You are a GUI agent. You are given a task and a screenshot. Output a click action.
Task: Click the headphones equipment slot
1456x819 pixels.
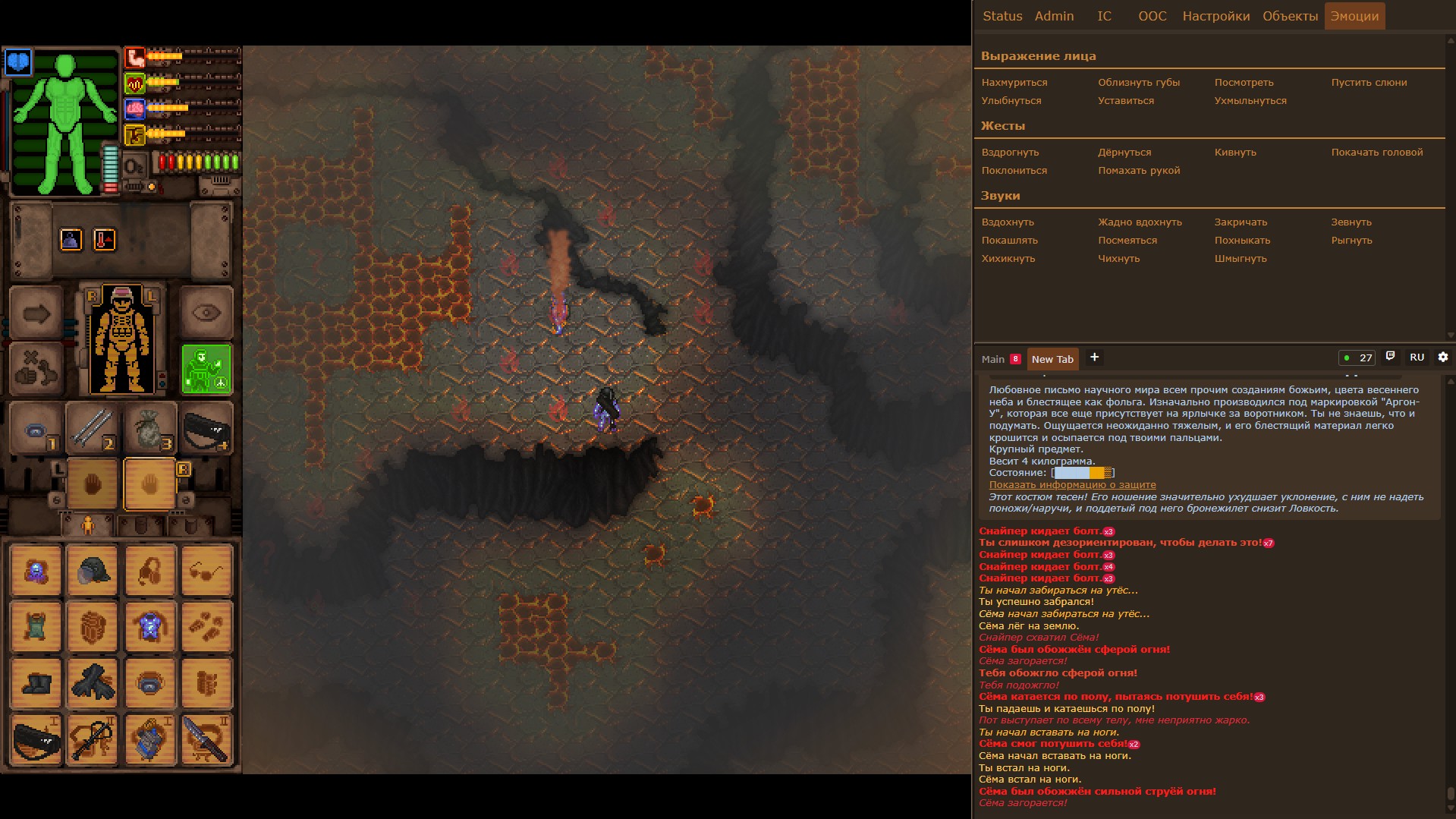click(149, 571)
